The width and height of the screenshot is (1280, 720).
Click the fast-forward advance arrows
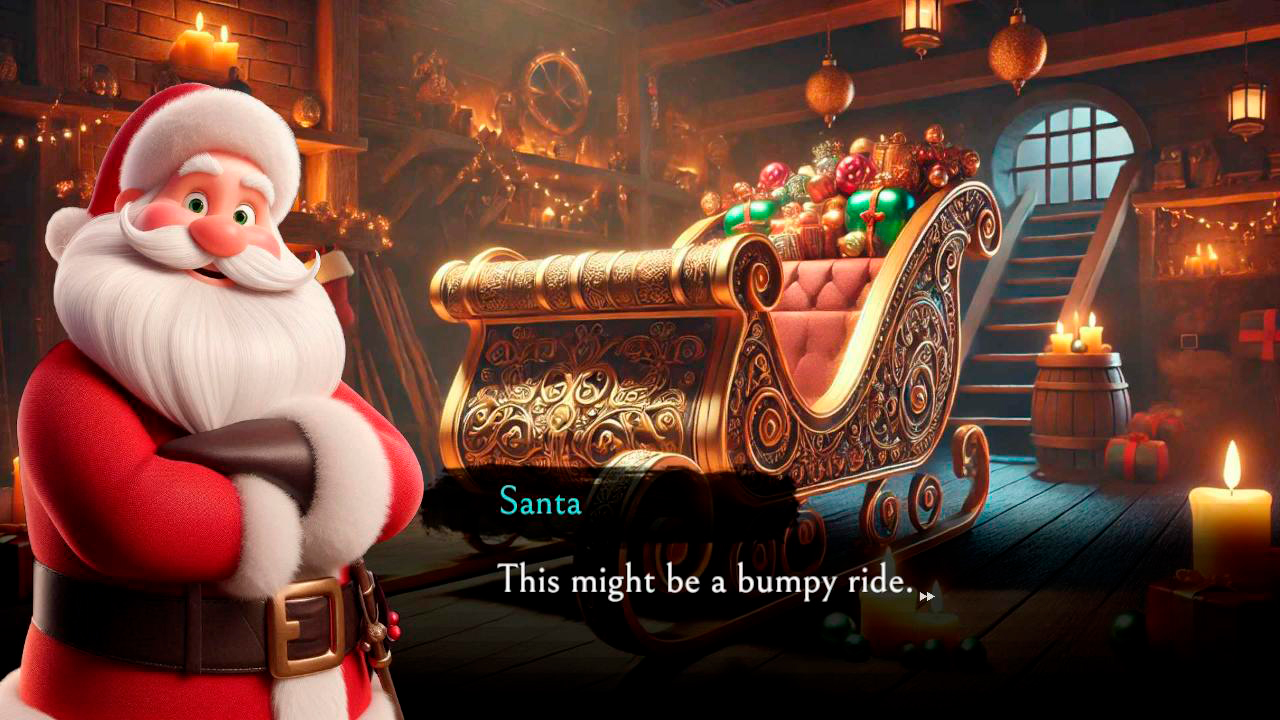pyautogui.click(x=928, y=597)
